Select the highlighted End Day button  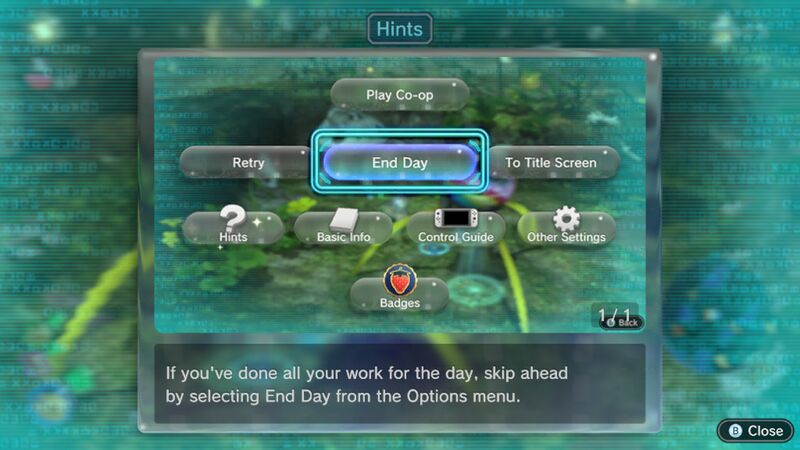point(399,162)
